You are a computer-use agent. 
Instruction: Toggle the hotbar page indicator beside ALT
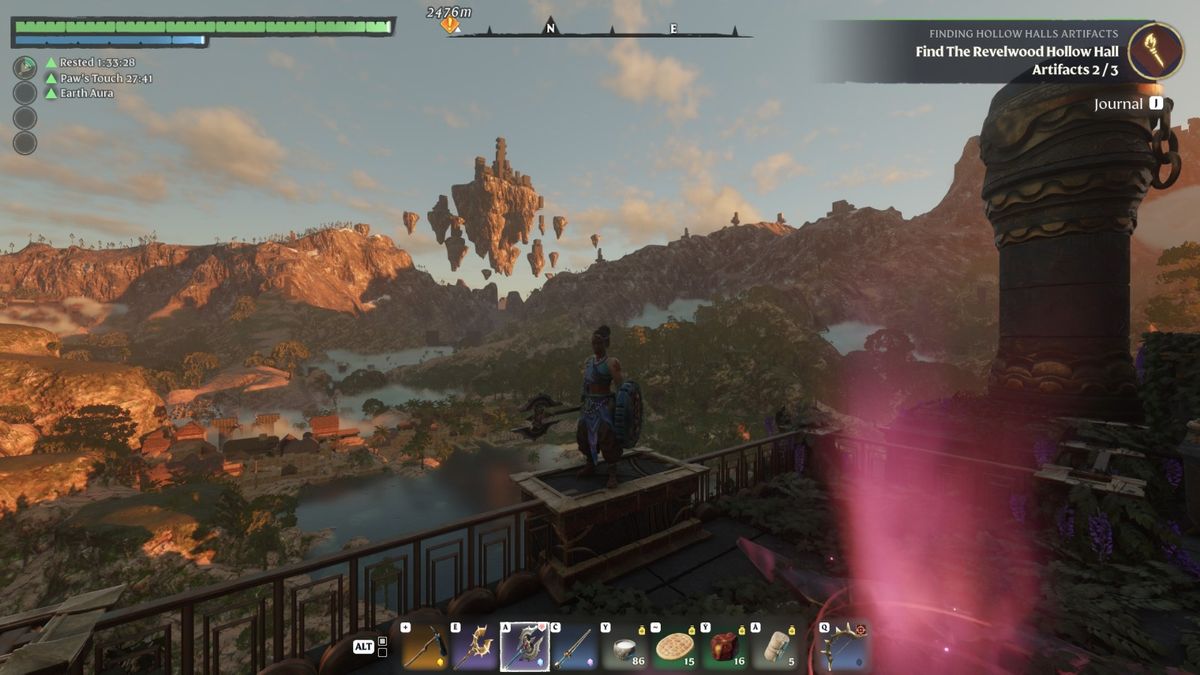coord(382,646)
